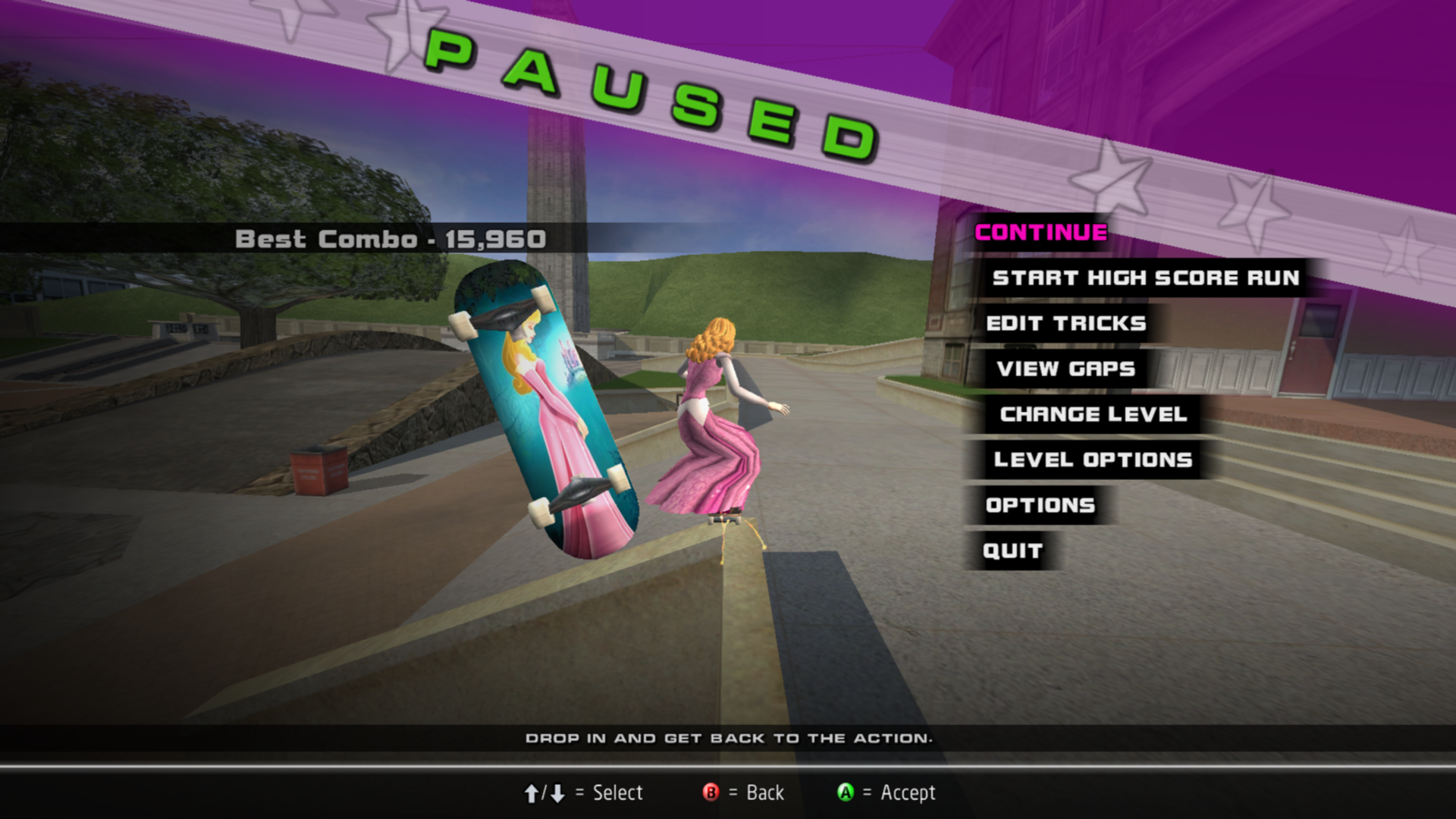Open Level Options
The image size is (1456, 819).
pyautogui.click(x=1093, y=460)
